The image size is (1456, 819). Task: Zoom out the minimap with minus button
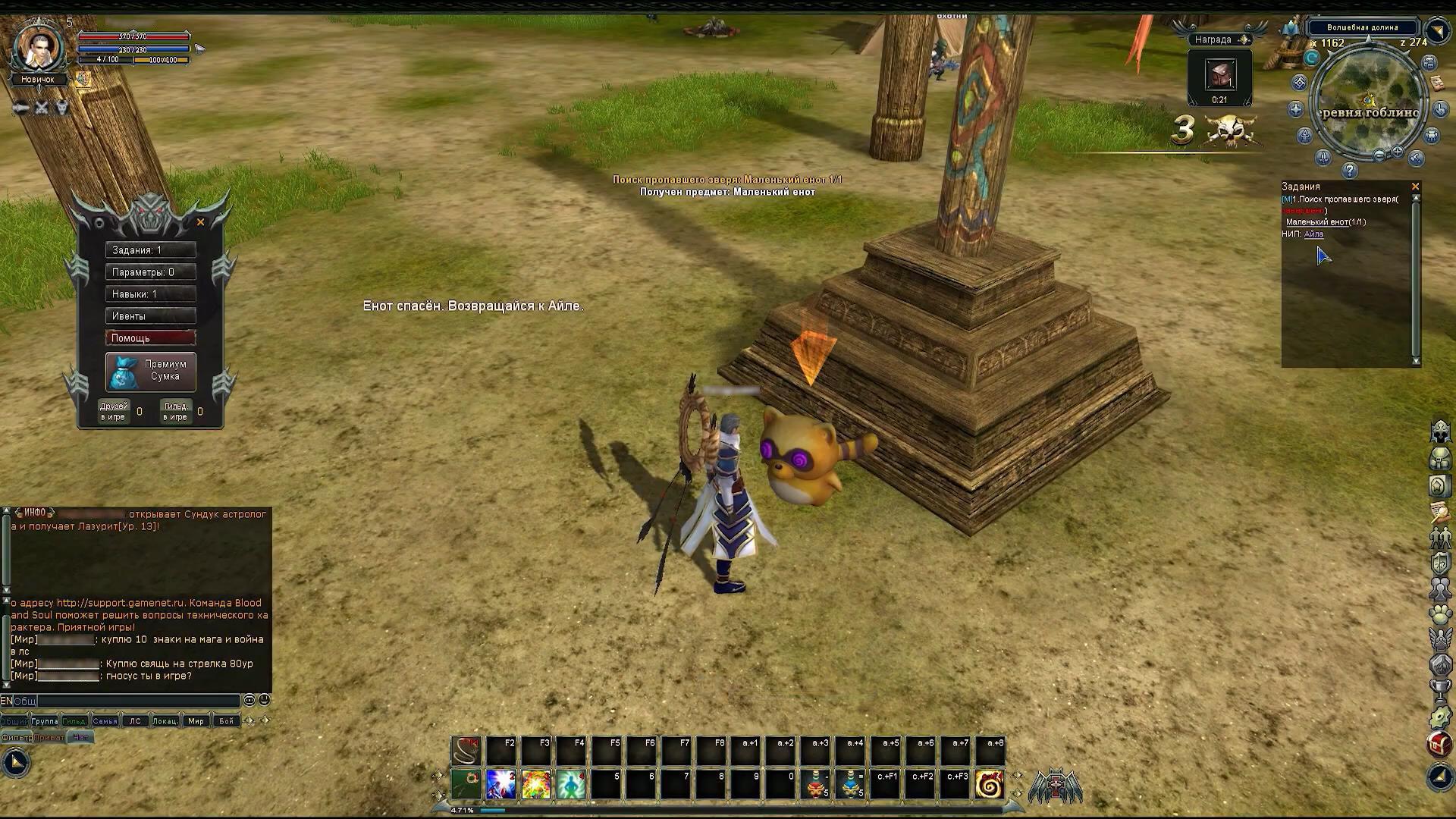point(1379,155)
